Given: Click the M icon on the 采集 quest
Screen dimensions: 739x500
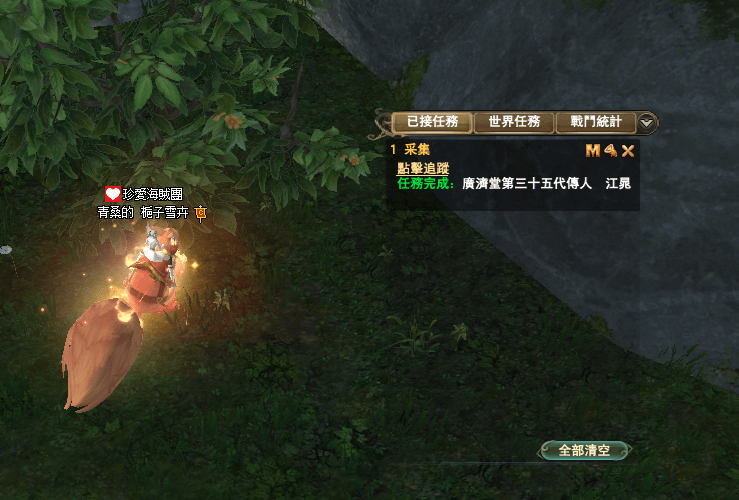Looking at the screenshot, I should point(592,151).
